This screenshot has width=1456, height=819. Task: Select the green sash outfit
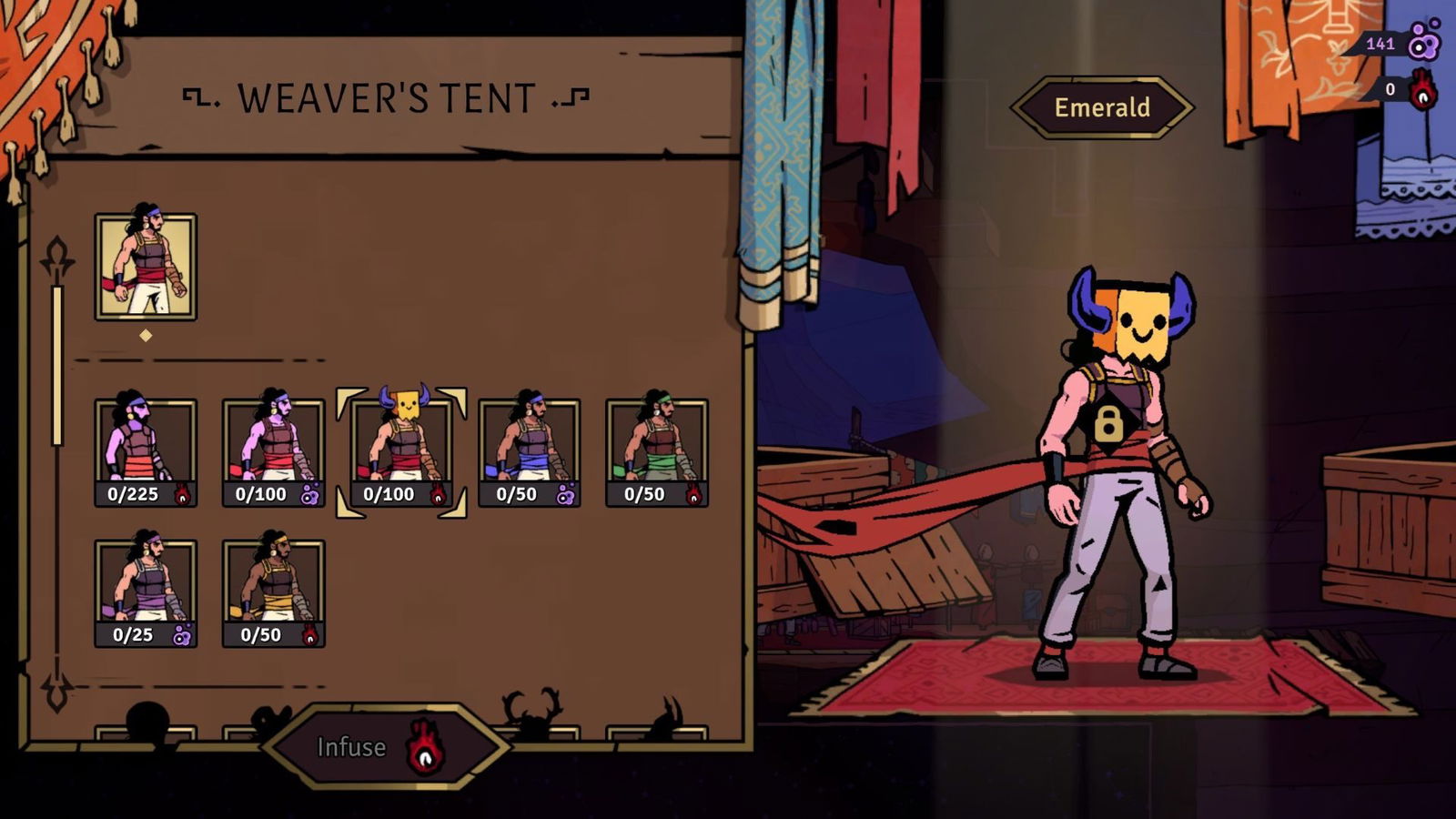point(657,452)
